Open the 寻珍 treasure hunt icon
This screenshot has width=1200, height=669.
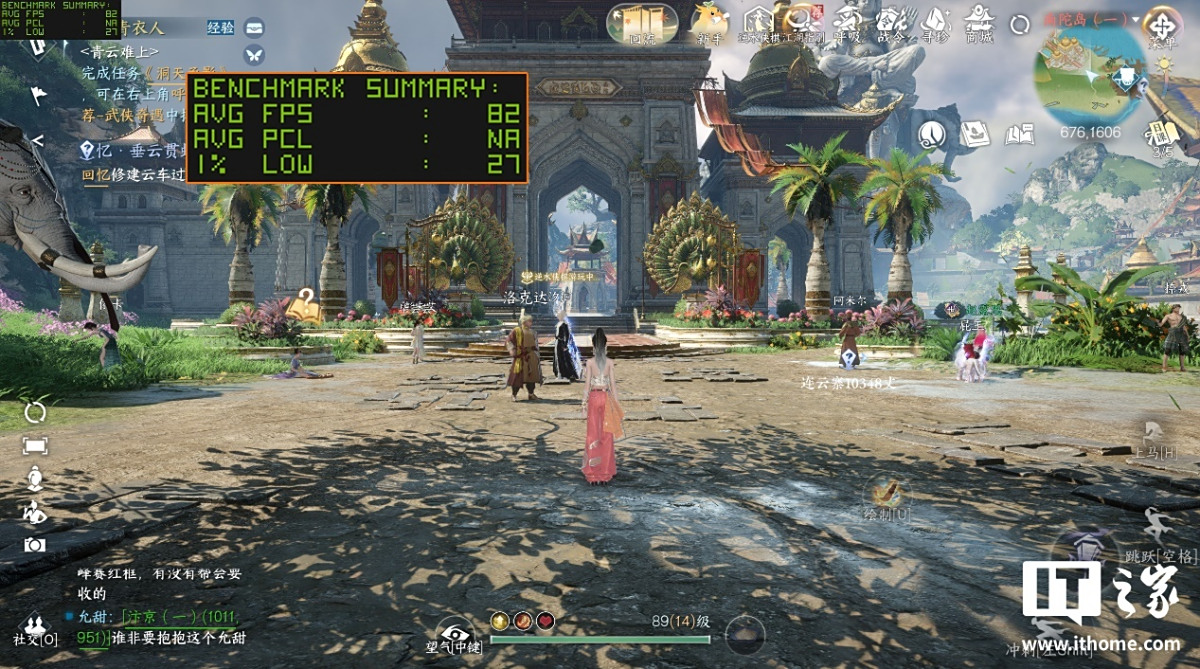[936, 21]
